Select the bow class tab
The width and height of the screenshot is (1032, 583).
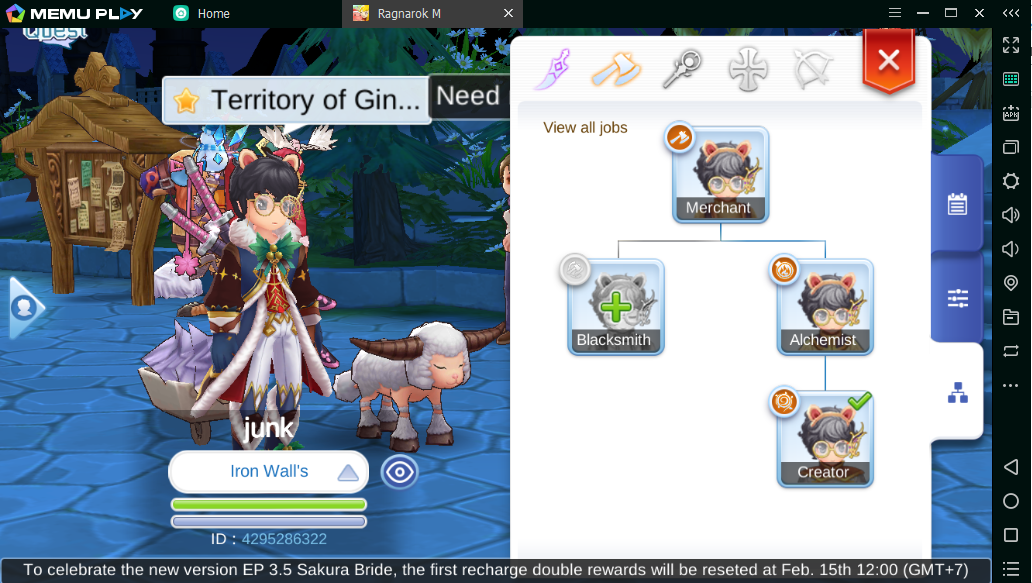(x=812, y=70)
